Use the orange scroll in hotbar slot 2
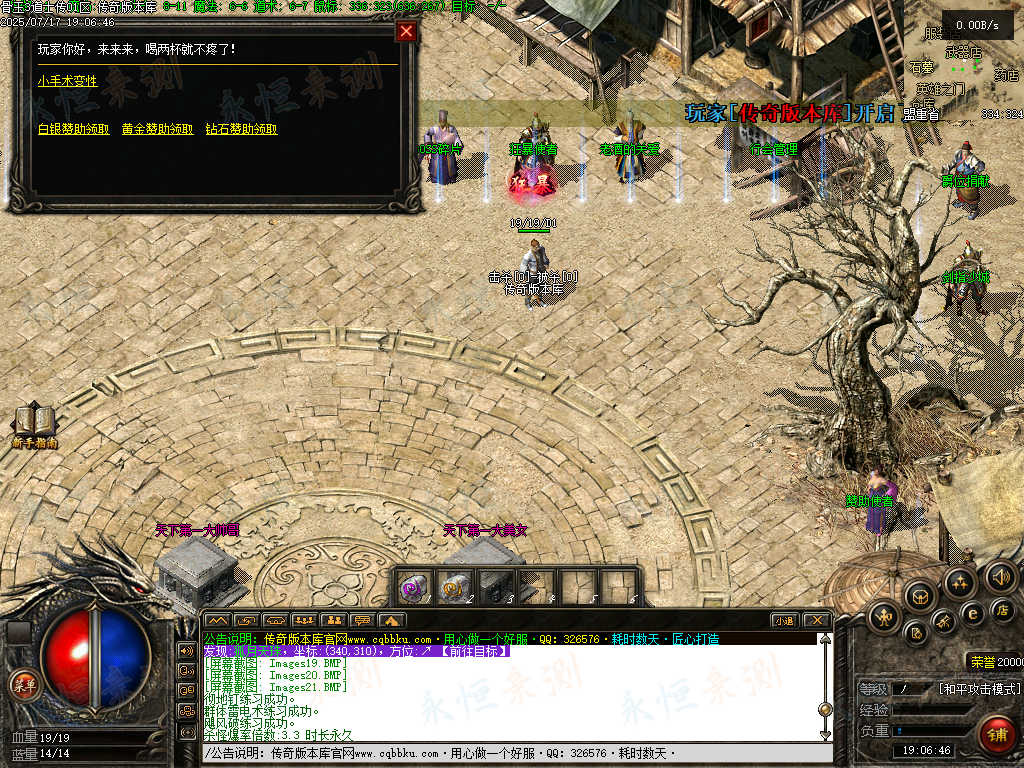The height and width of the screenshot is (768, 1024). [x=456, y=586]
